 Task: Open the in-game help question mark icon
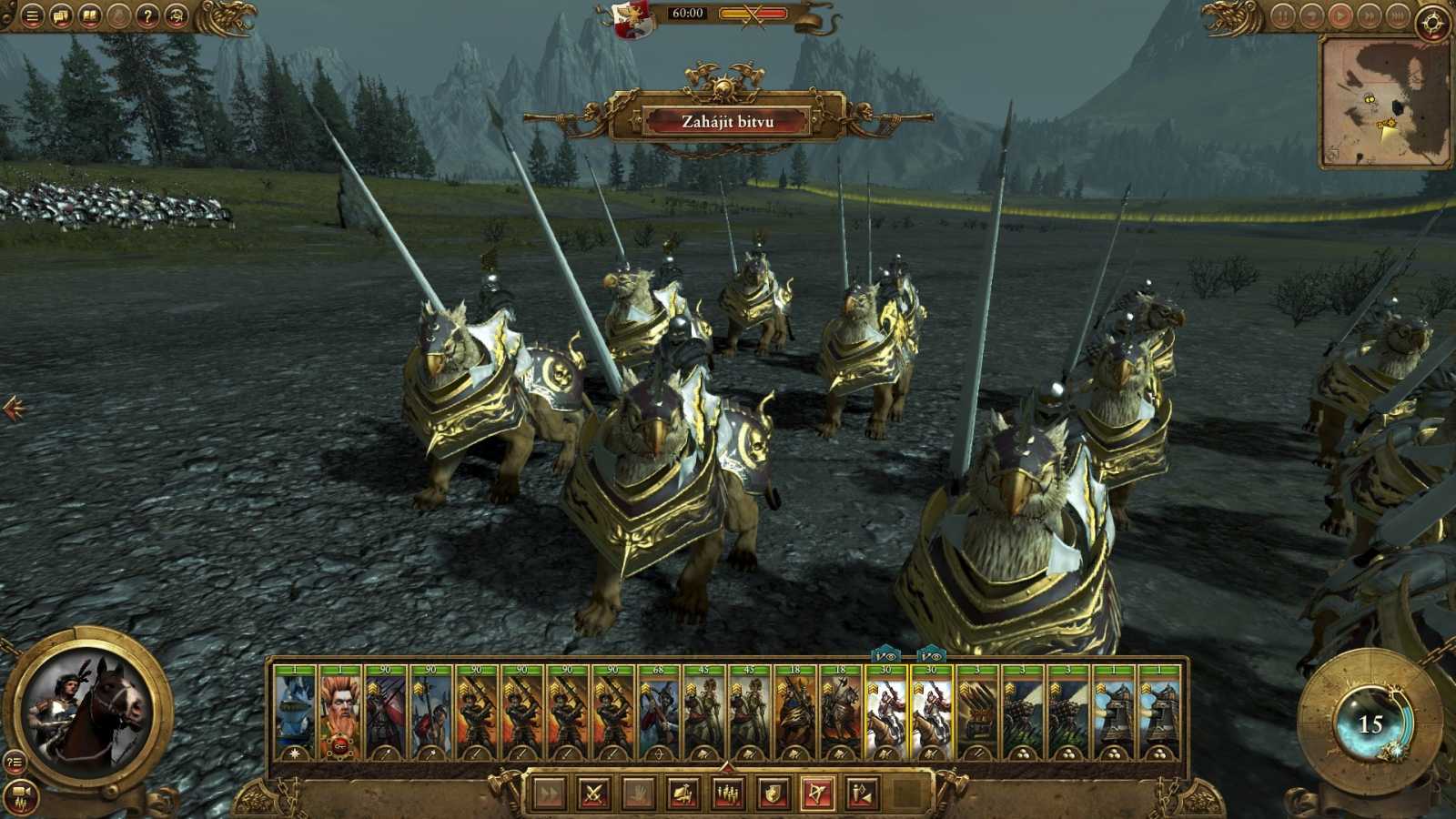point(147,15)
